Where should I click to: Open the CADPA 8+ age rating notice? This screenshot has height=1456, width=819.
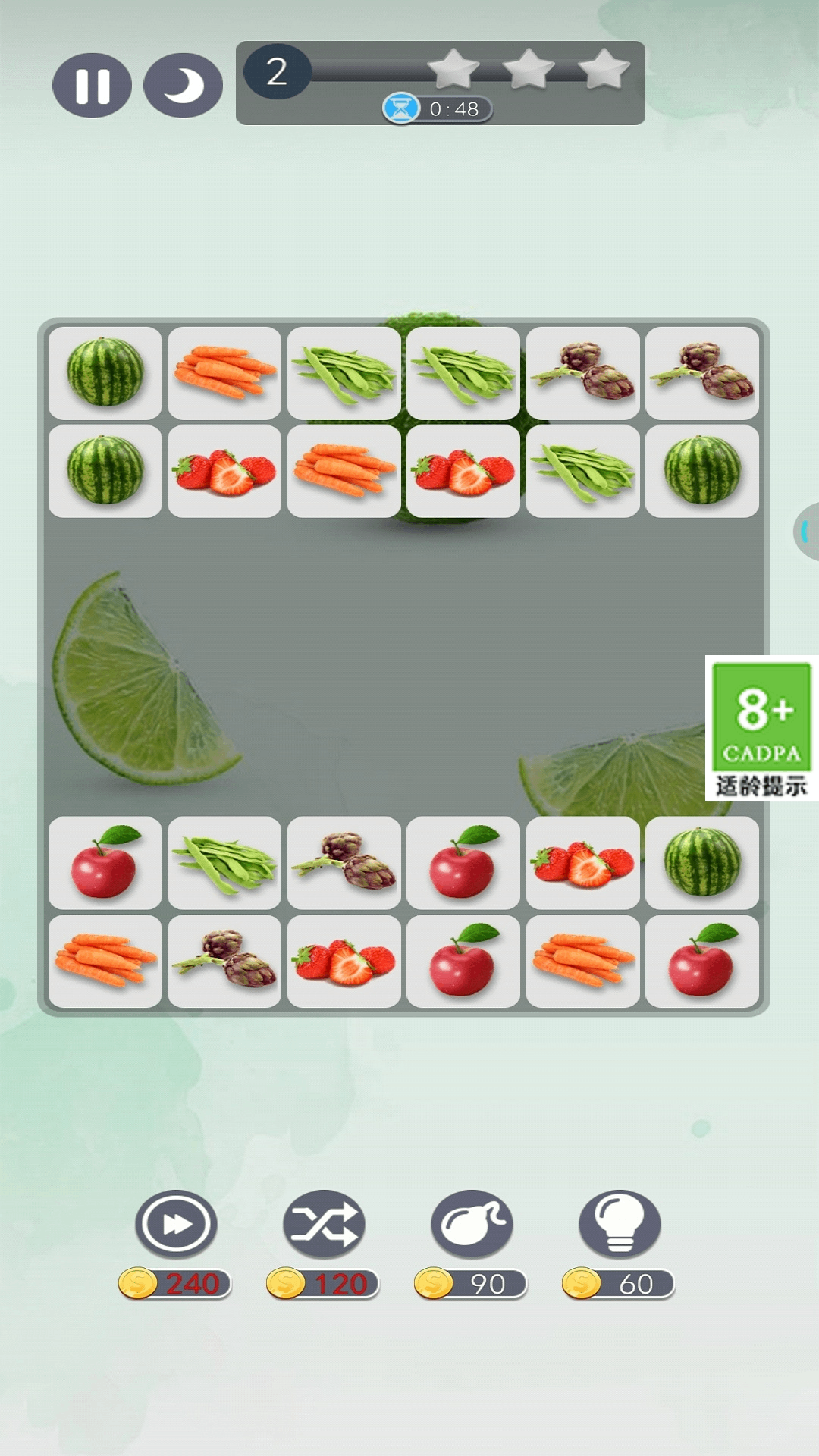761,728
